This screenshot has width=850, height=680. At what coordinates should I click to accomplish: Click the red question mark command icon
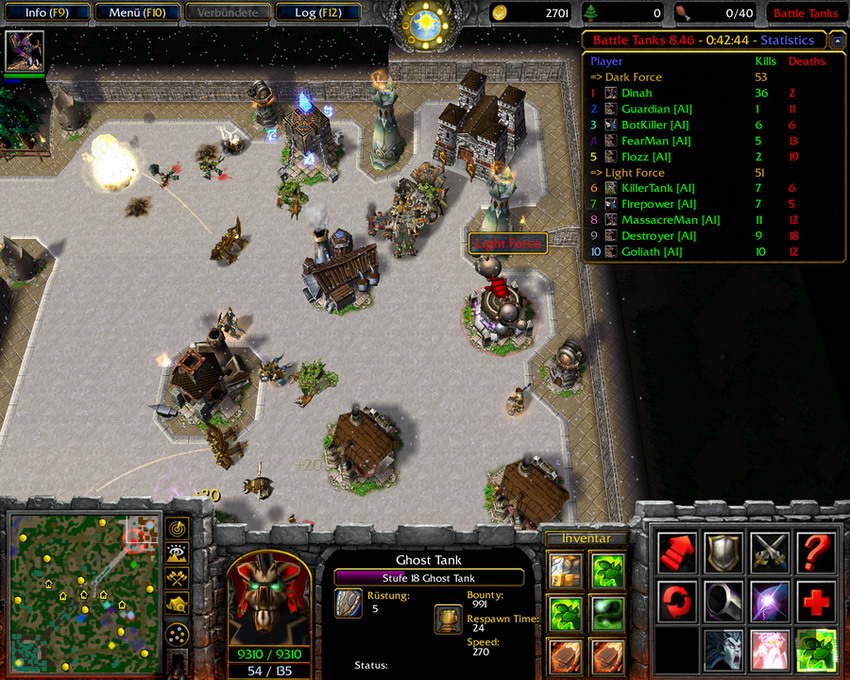pyautogui.click(x=816, y=553)
